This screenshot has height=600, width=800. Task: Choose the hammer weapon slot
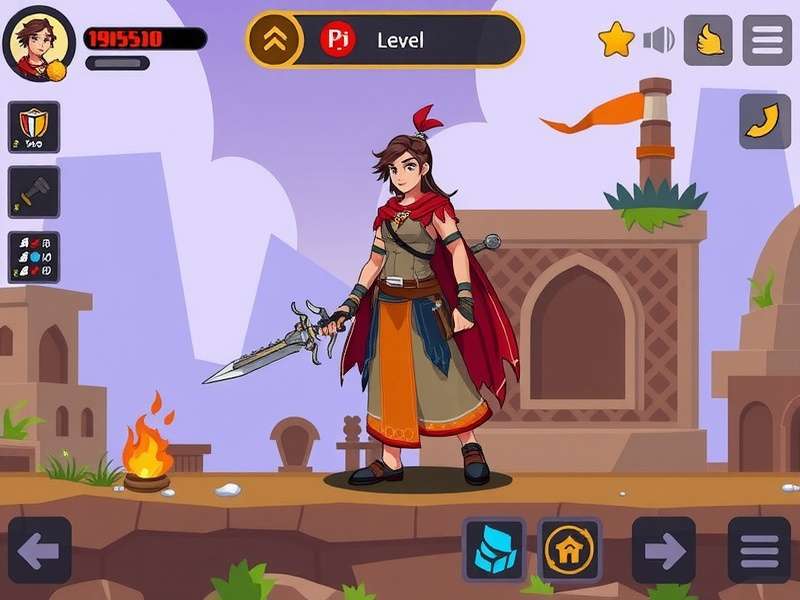point(34,191)
